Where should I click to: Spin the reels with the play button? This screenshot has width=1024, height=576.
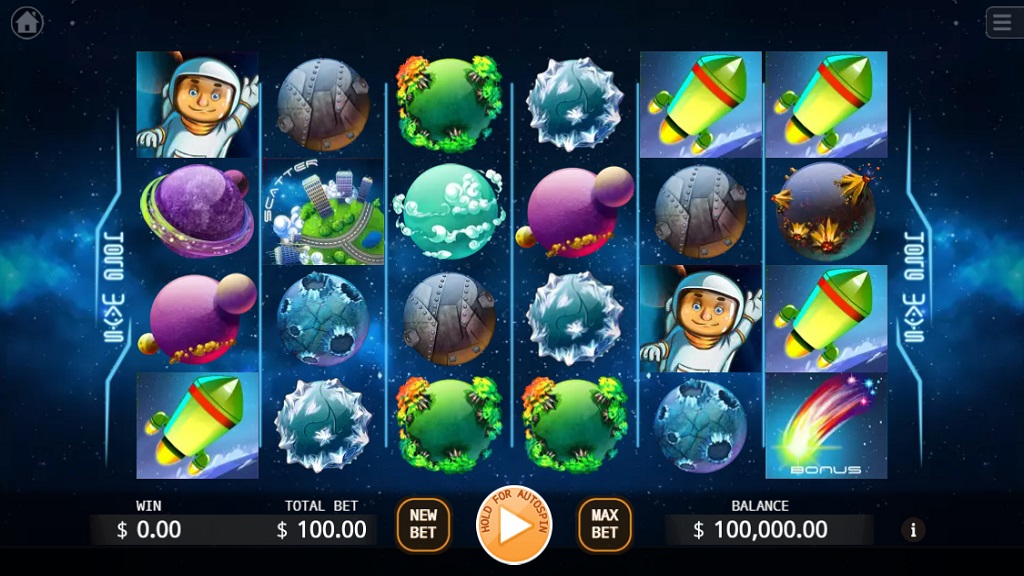tap(514, 526)
